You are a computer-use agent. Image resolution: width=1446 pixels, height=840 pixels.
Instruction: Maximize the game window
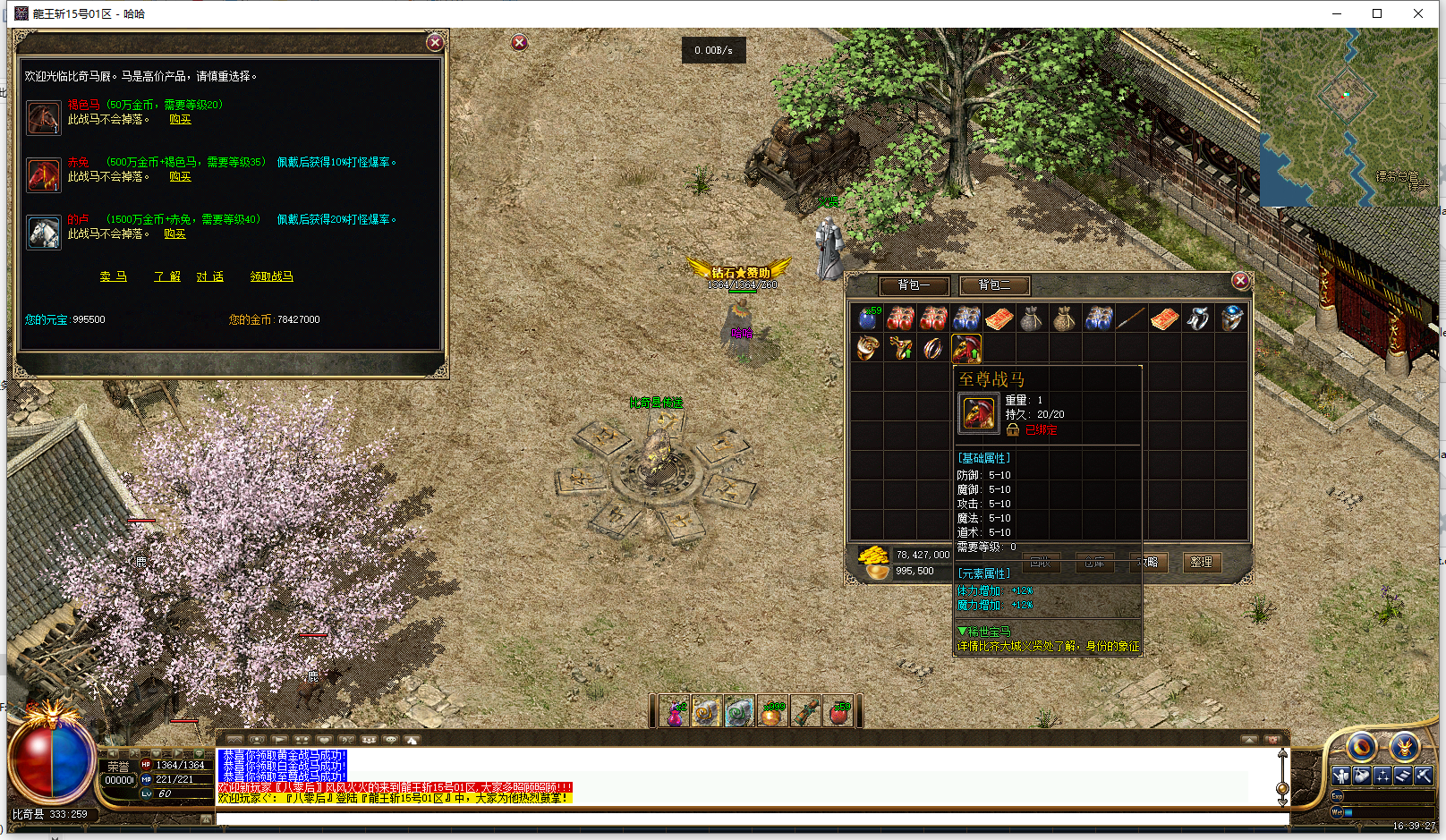pyautogui.click(x=1377, y=13)
